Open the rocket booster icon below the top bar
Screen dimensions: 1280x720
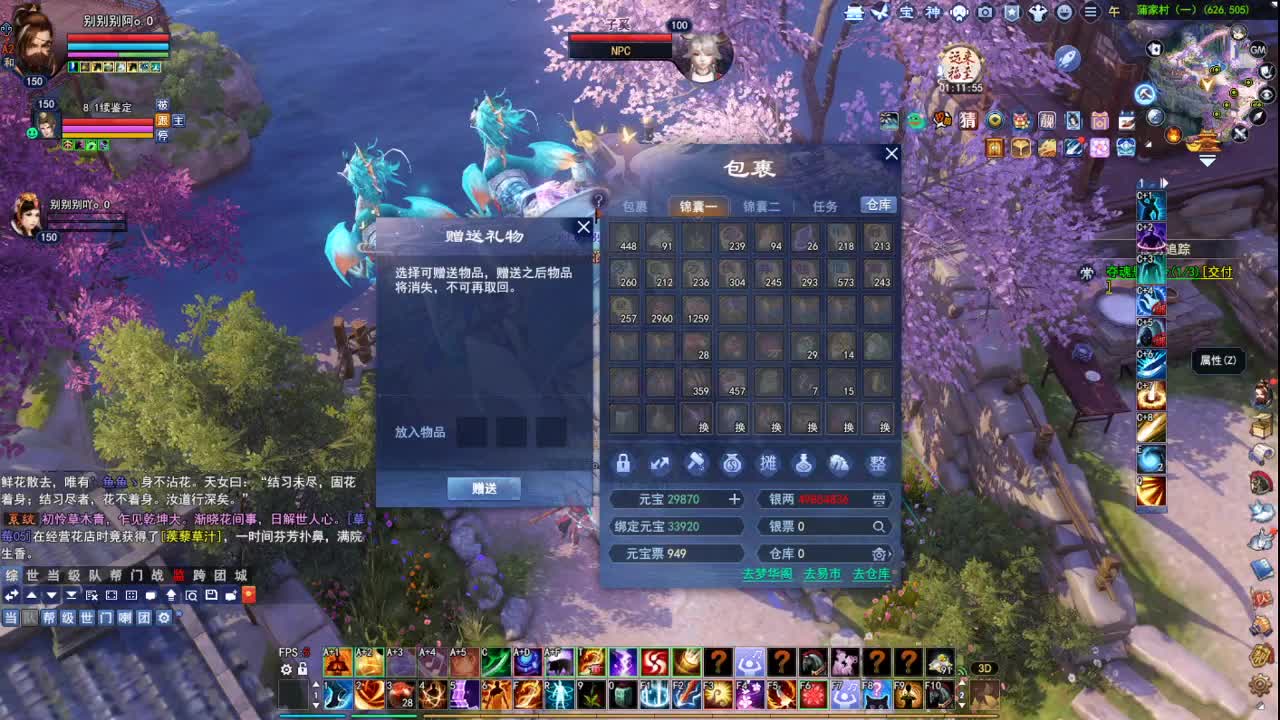(1068, 58)
